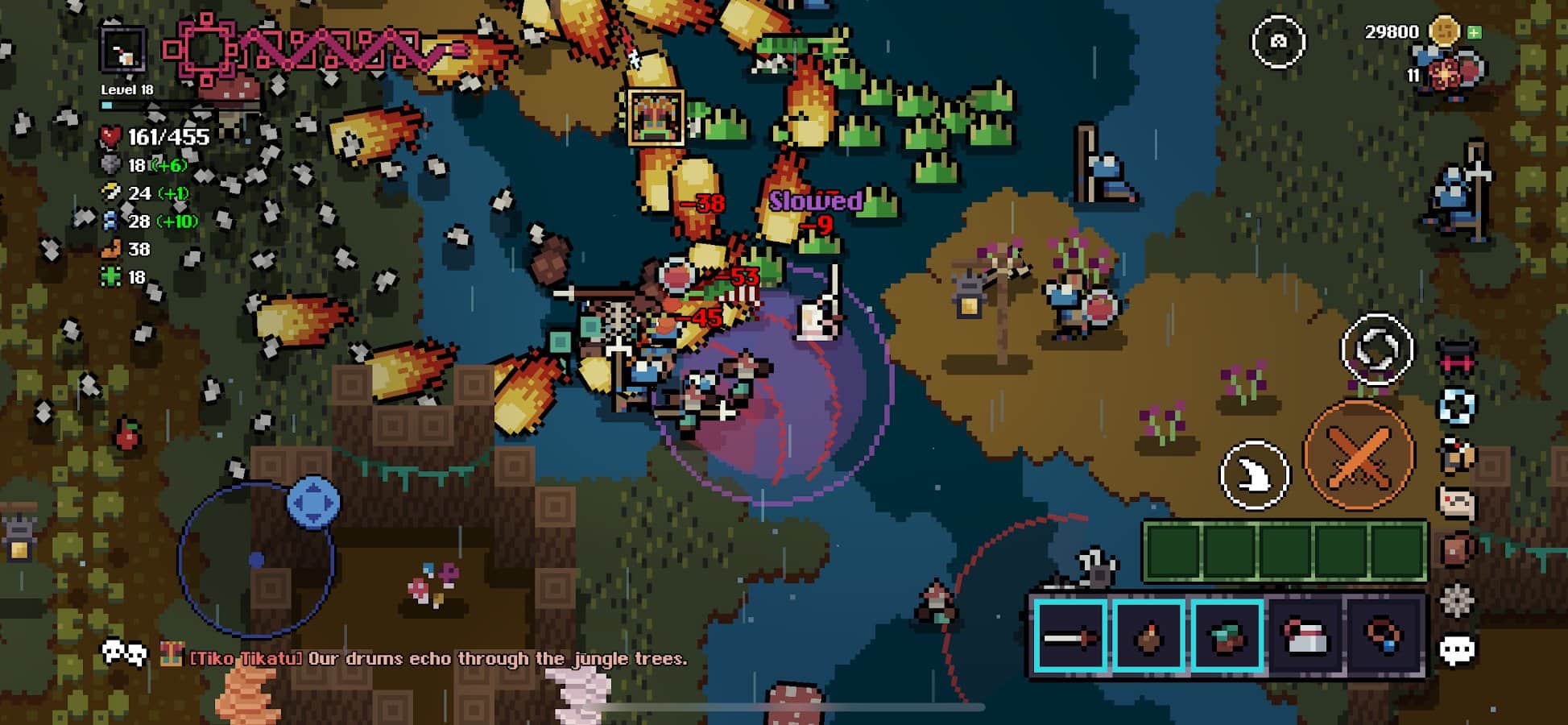Select the red-and-white hat hotbar slot
Image resolution: width=1568 pixels, height=725 pixels.
[1305, 636]
